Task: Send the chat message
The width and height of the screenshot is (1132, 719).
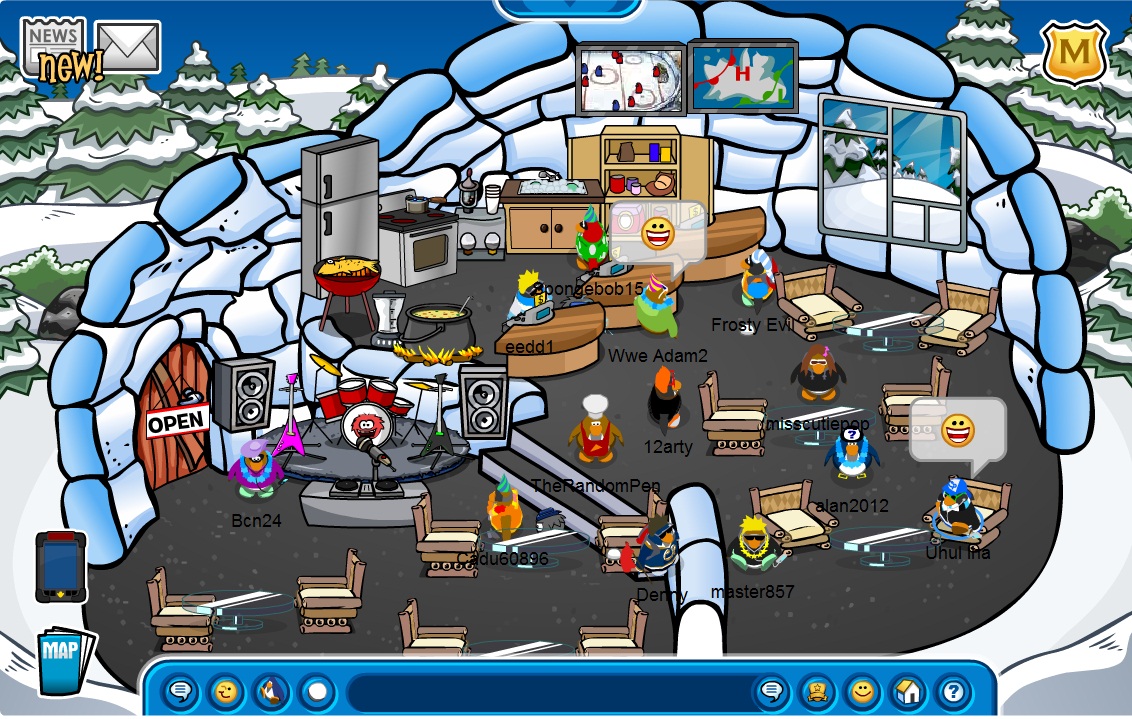Action: click(771, 691)
